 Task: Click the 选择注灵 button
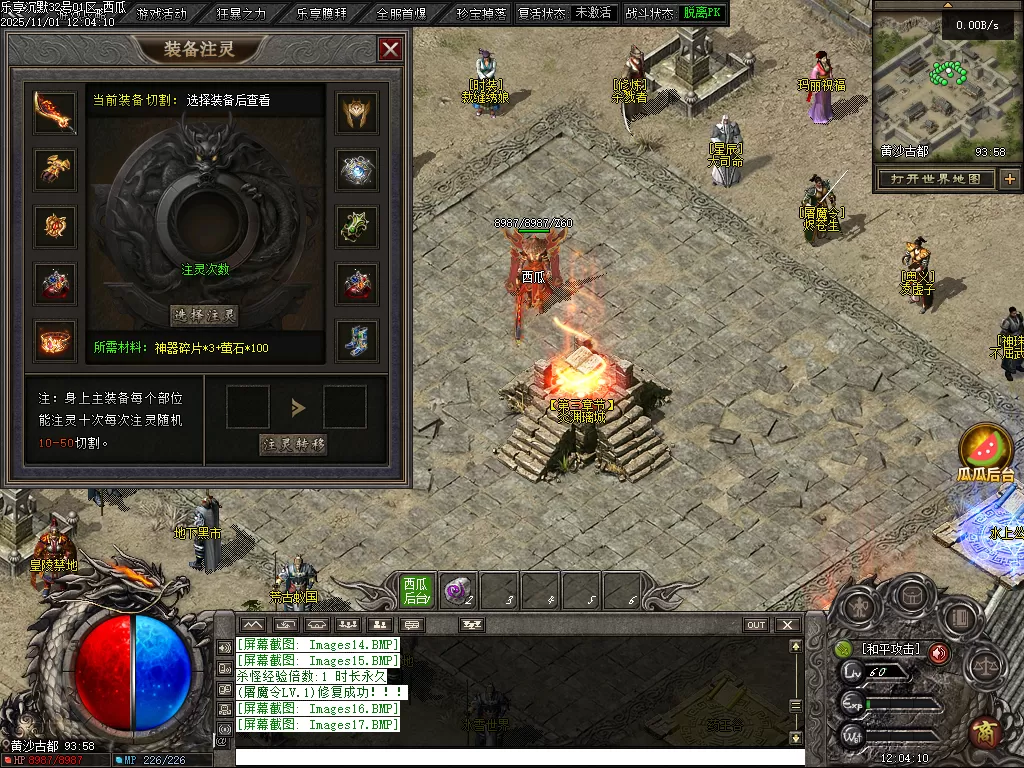coord(205,316)
